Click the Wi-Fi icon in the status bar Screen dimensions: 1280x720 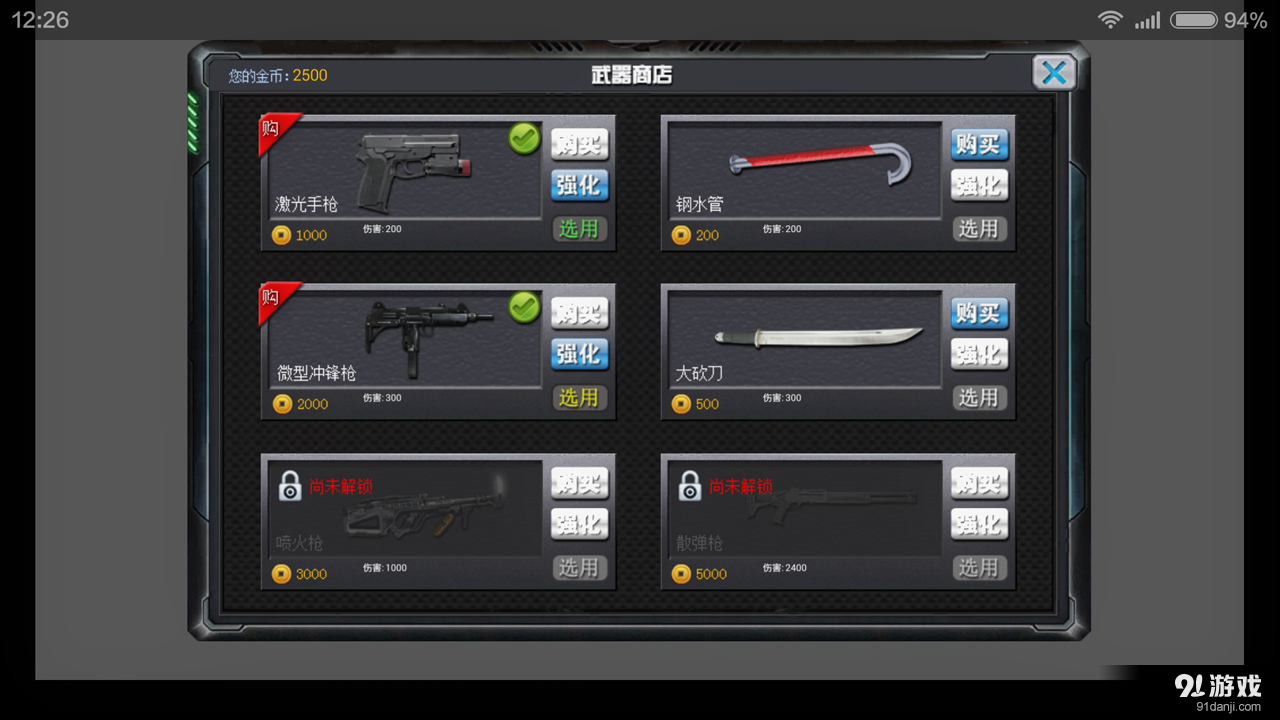[x=1111, y=18]
